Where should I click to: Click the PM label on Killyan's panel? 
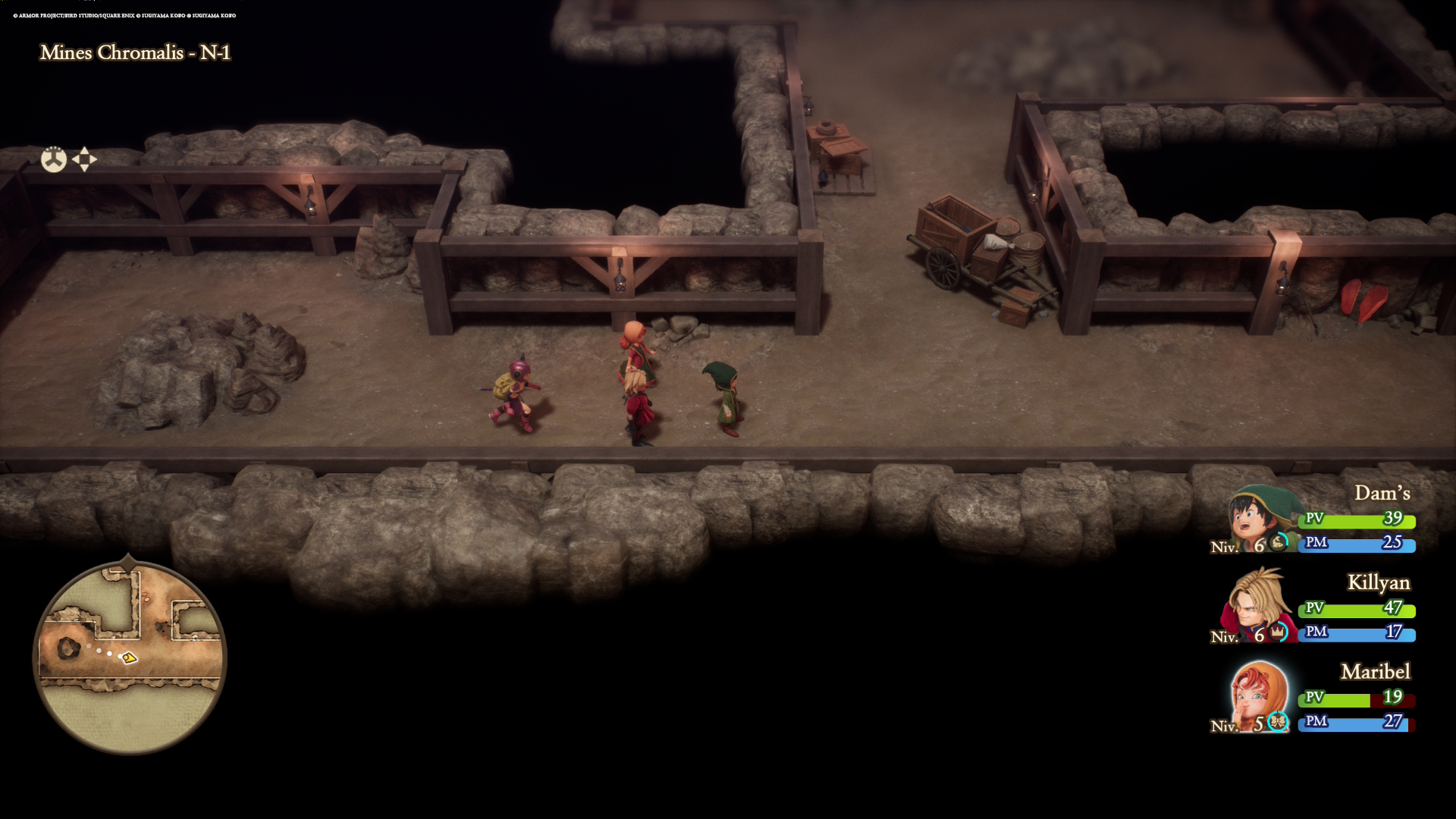click(1316, 632)
